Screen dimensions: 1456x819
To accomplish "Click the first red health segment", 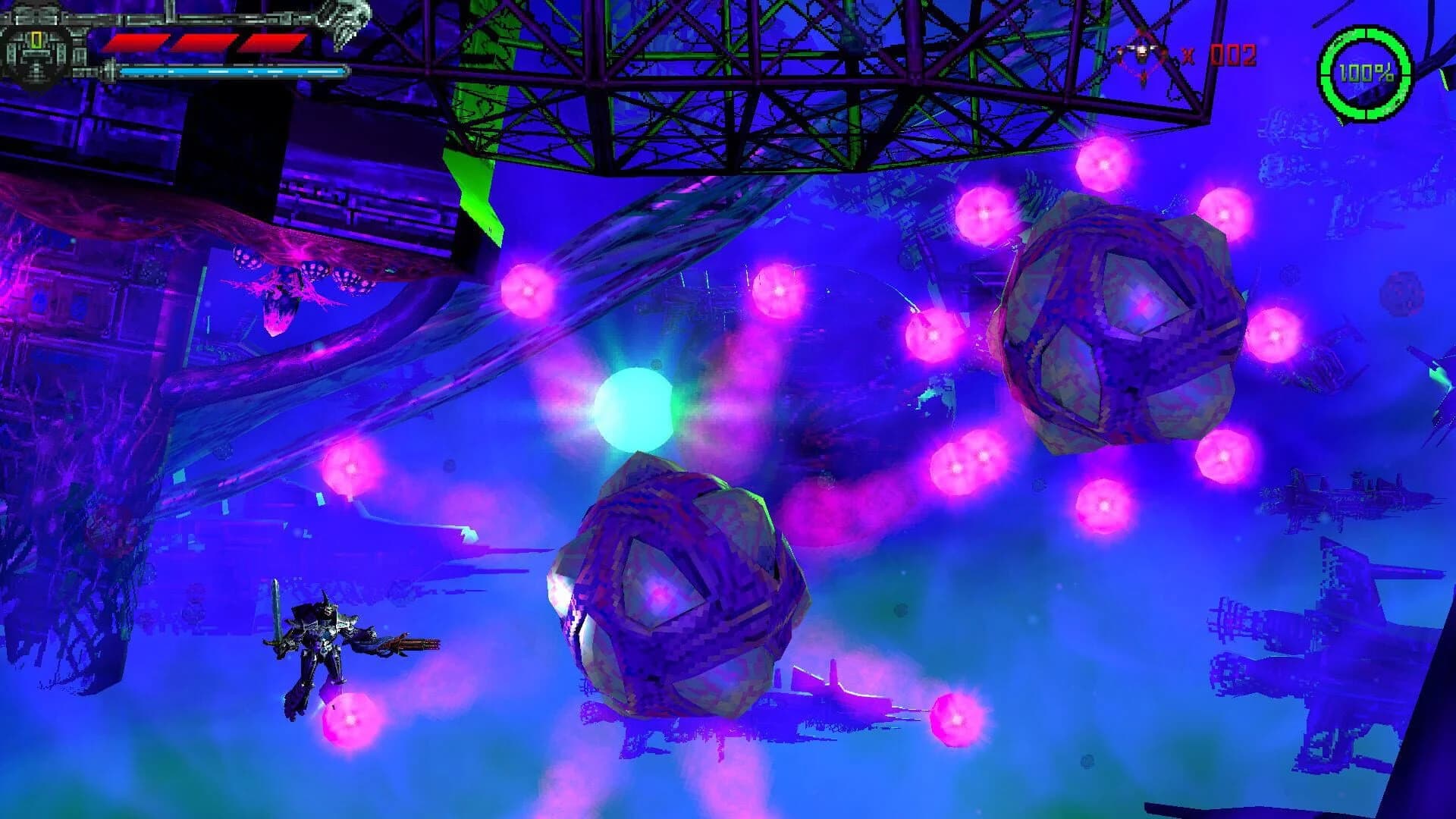I will (136, 43).
